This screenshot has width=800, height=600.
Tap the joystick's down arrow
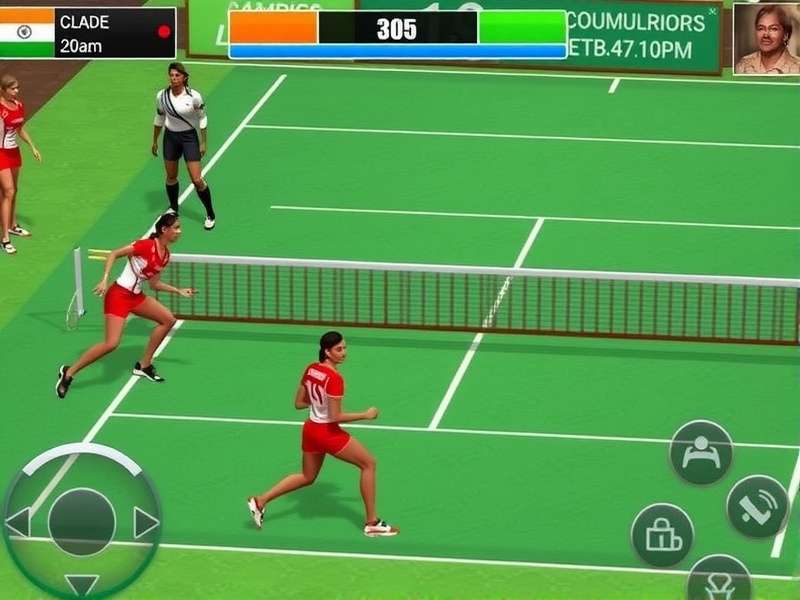click(81, 584)
